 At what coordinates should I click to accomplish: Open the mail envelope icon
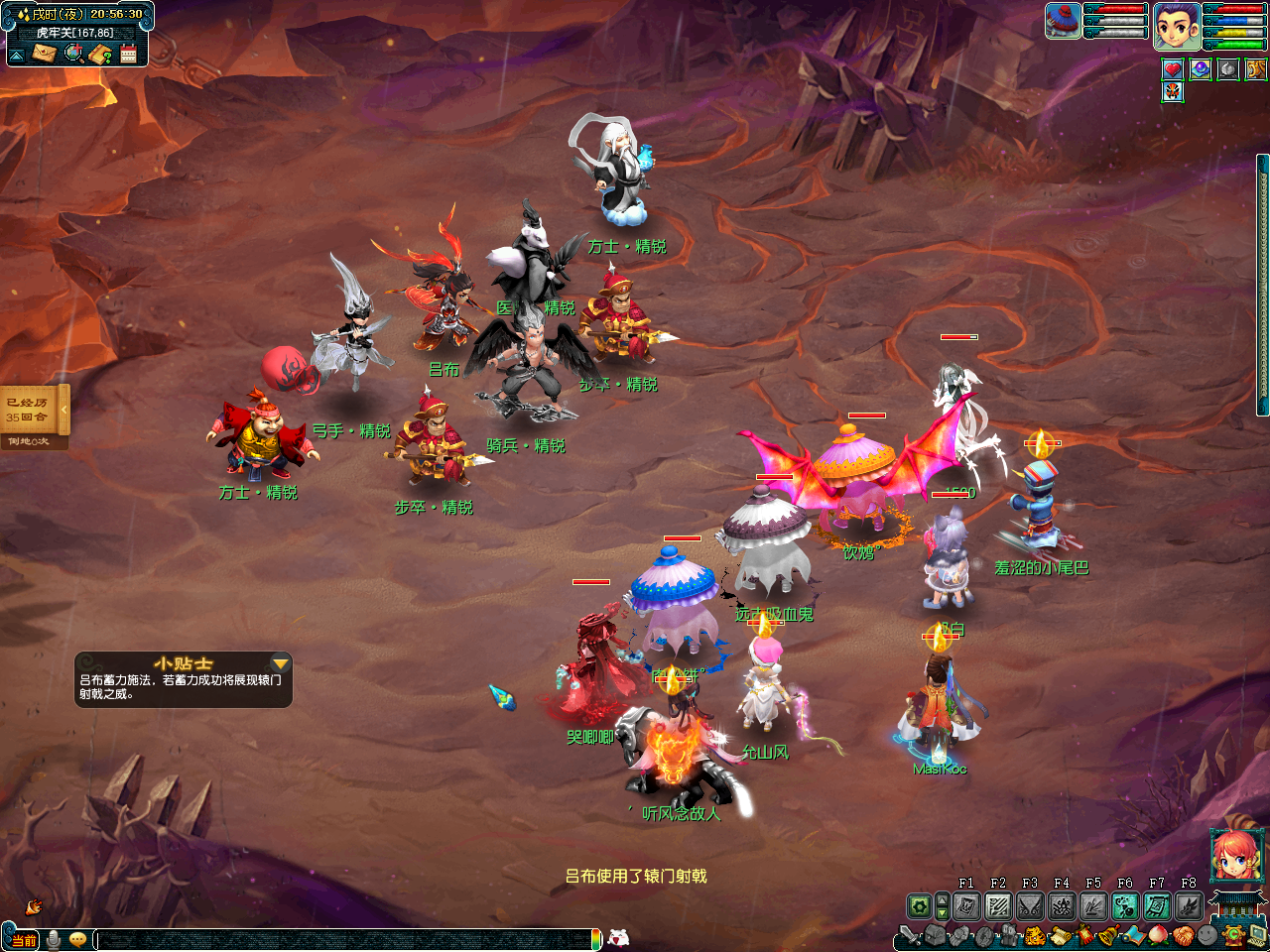click(x=44, y=54)
